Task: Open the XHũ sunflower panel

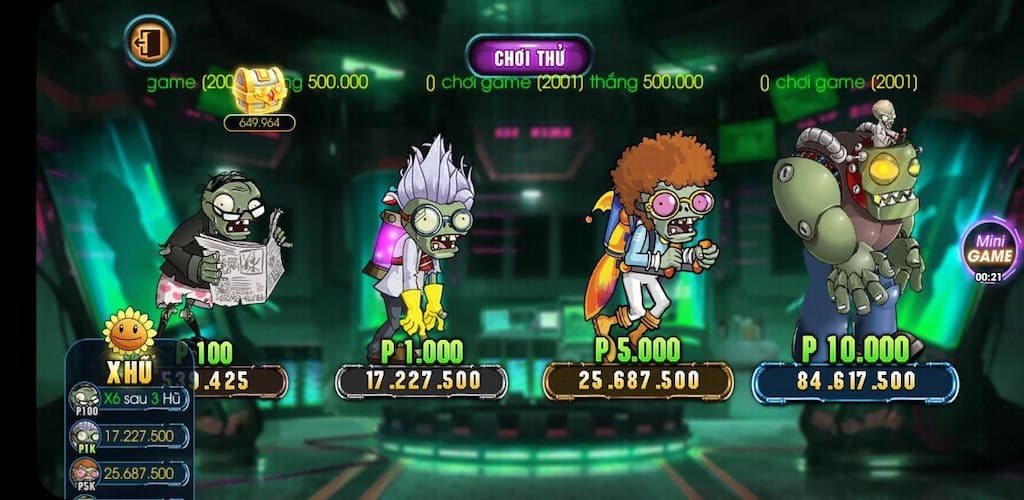Action: click(x=130, y=353)
